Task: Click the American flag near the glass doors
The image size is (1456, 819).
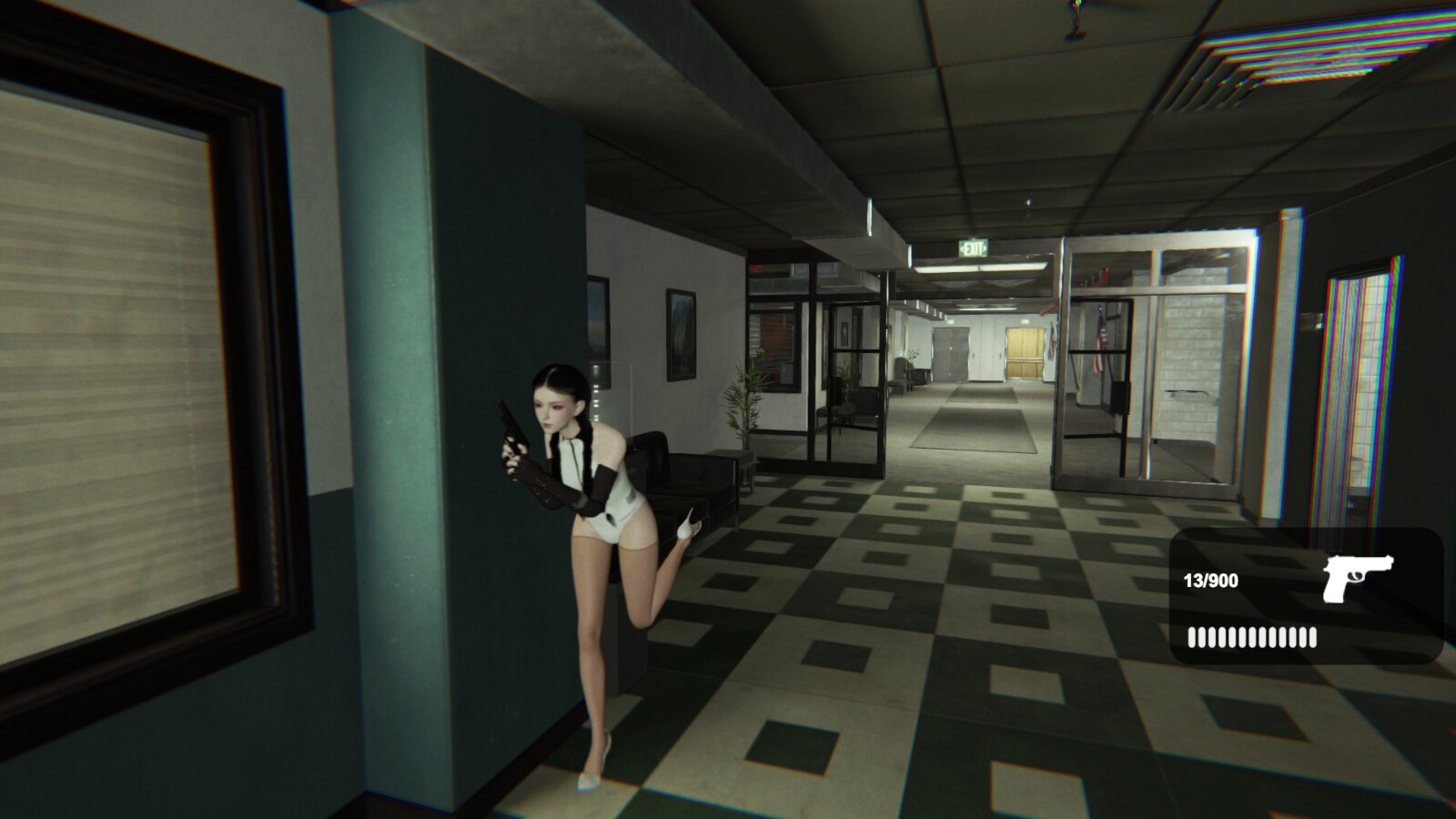Action: coord(1101,346)
